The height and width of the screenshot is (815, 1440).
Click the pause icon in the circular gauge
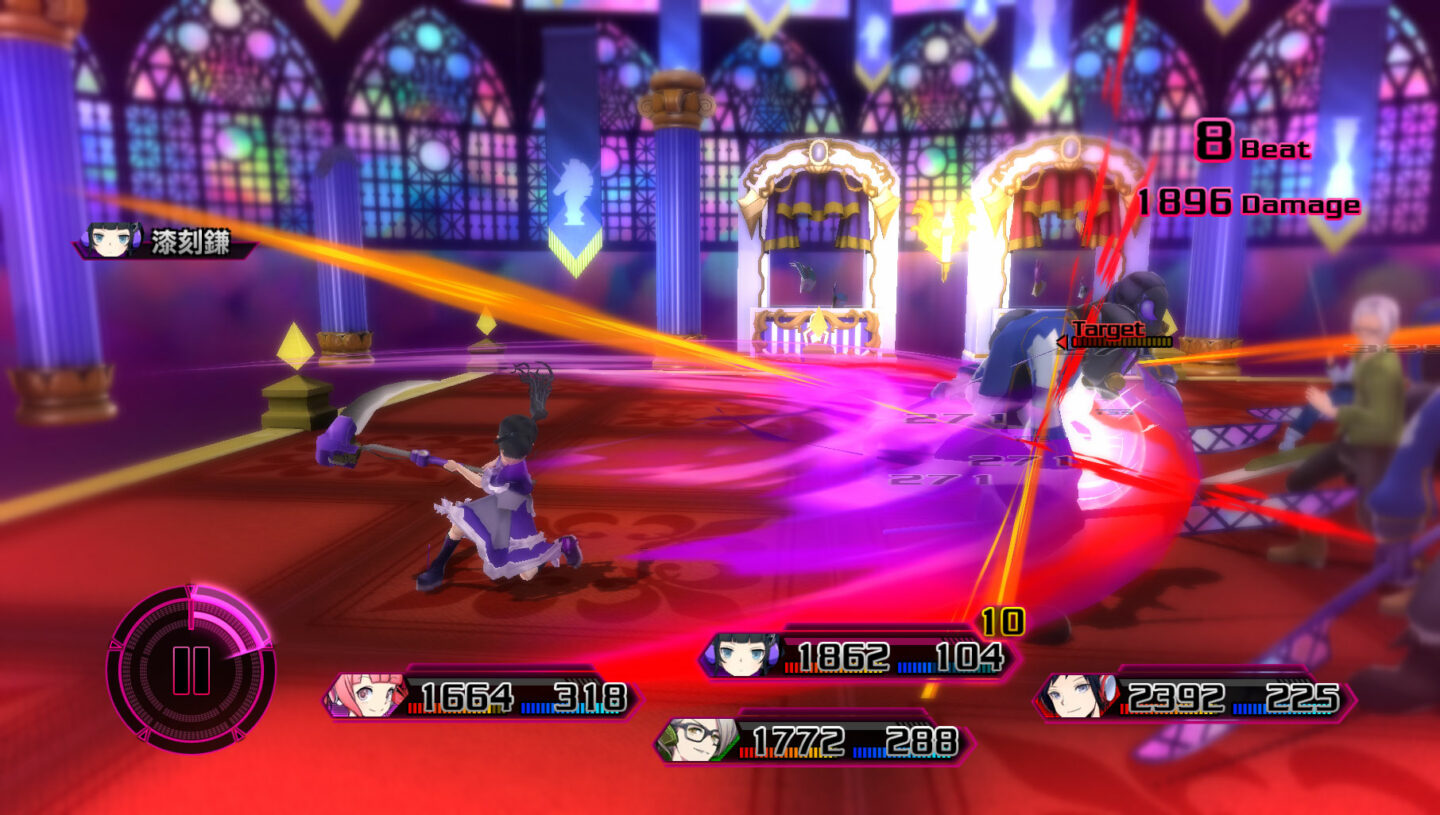click(x=190, y=671)
